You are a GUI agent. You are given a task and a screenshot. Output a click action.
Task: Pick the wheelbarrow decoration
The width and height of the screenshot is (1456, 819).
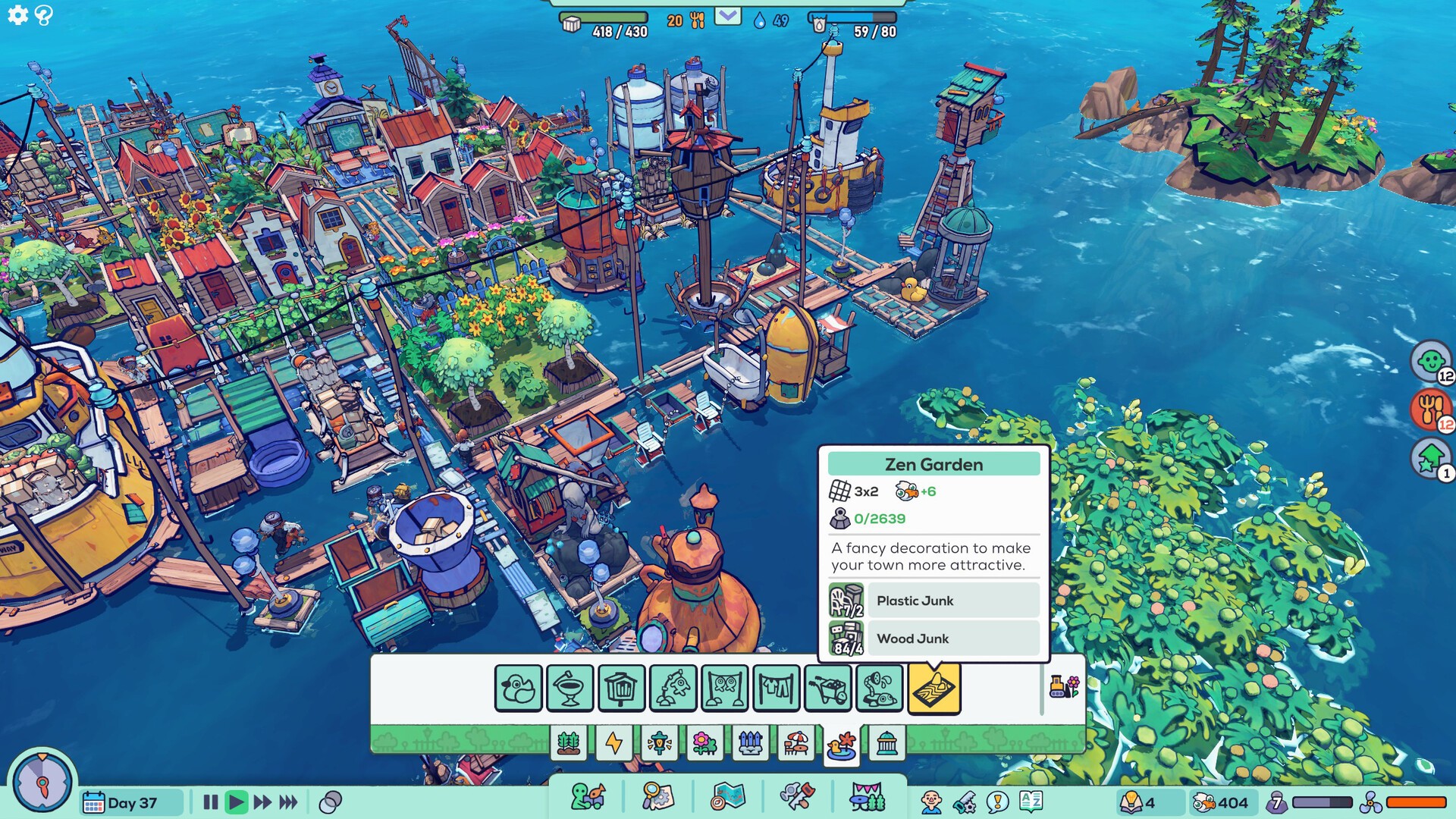pyautogui.click(x=828, y=689)
